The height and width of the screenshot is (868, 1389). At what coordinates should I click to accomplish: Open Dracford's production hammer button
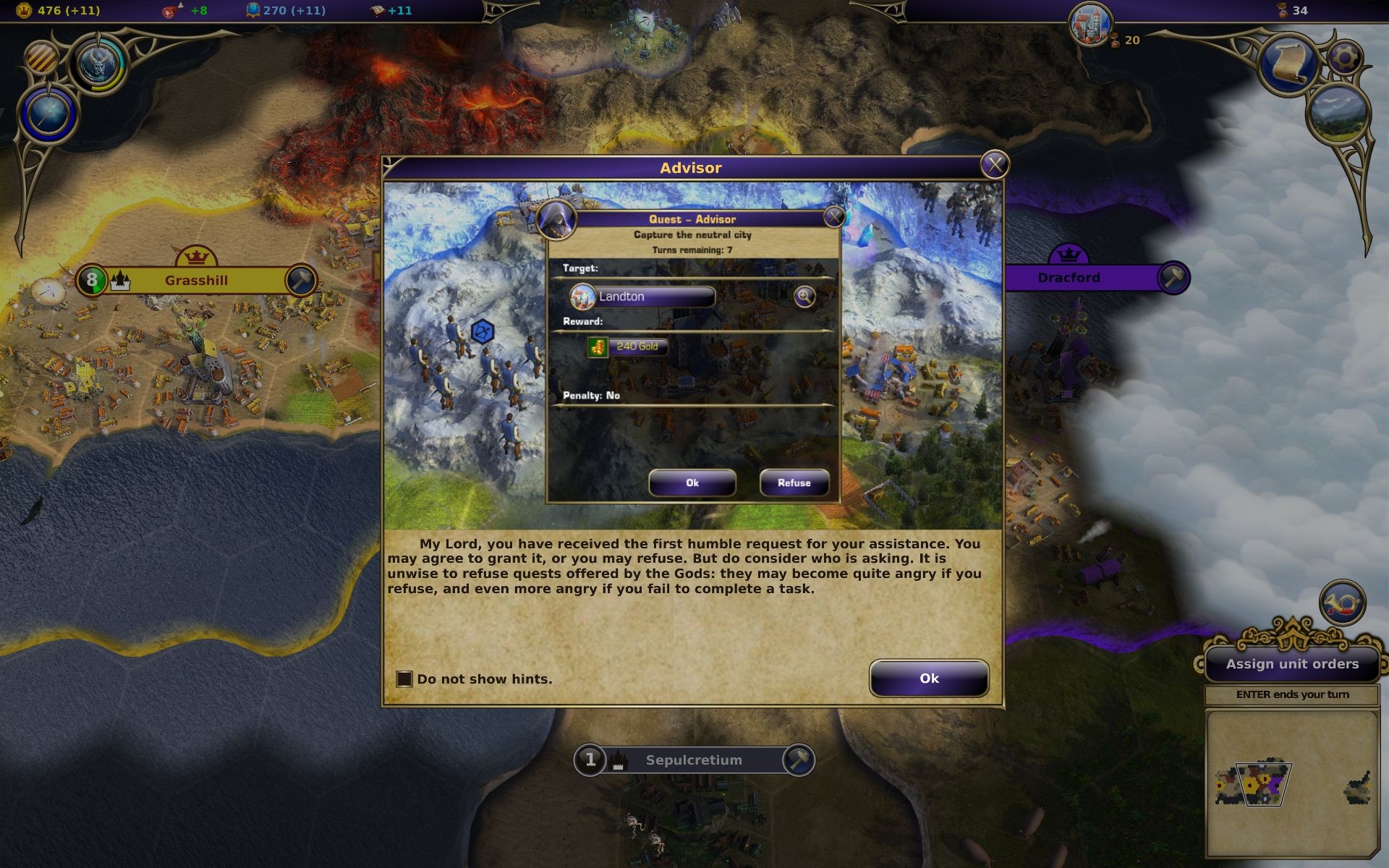point(1173,278)
